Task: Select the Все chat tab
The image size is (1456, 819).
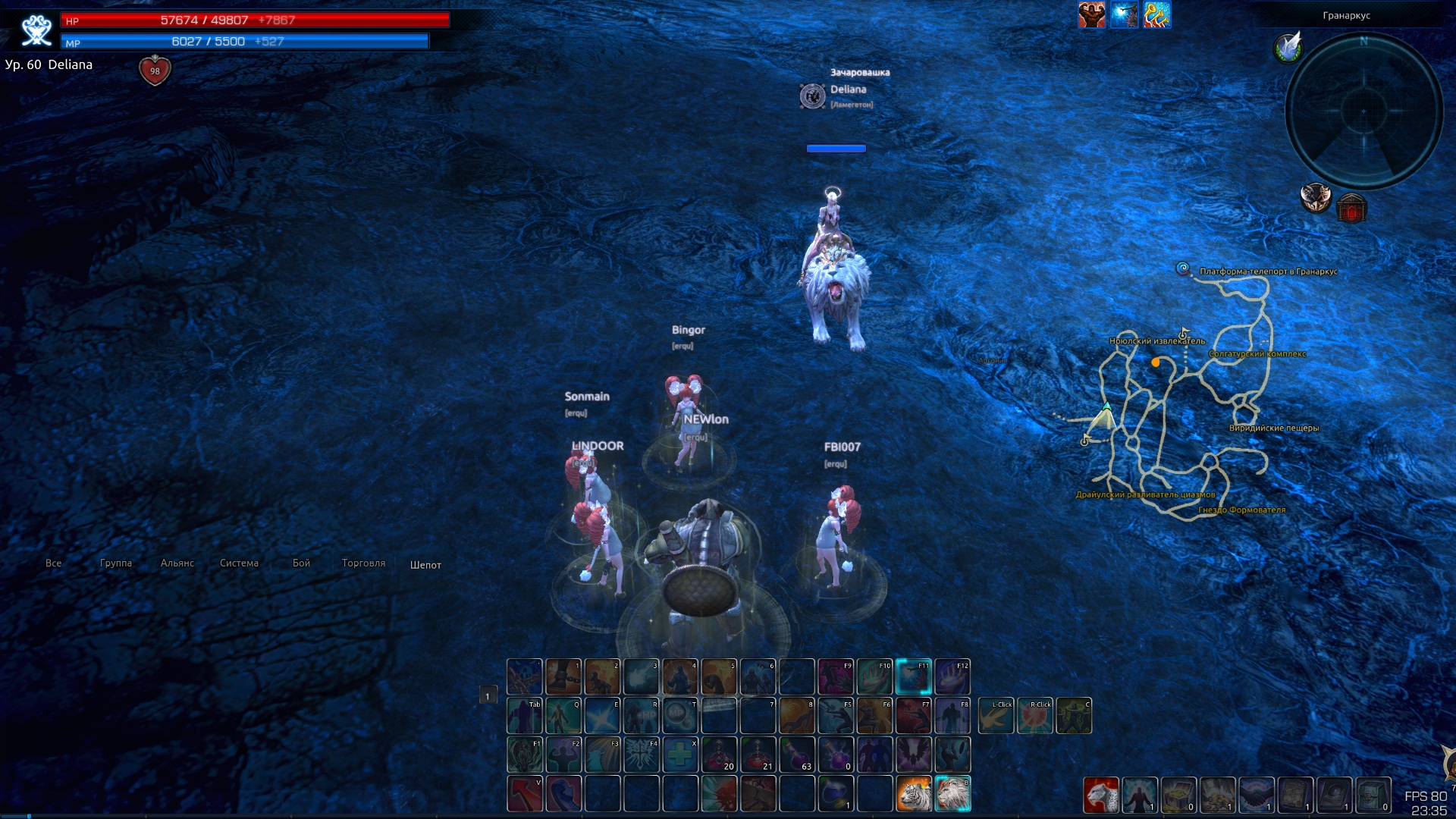Action: [54, 563]
